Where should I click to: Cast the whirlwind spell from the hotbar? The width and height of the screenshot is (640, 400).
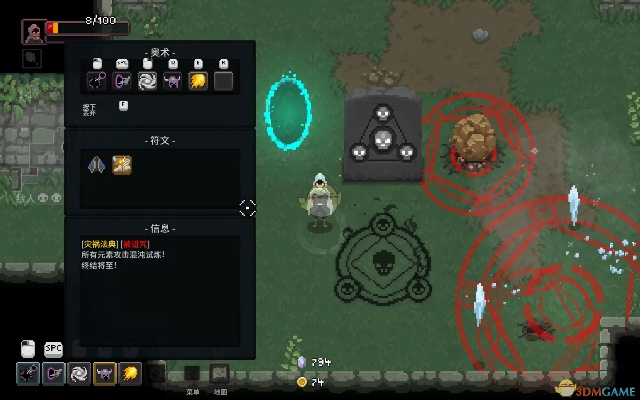coord(78,374)
